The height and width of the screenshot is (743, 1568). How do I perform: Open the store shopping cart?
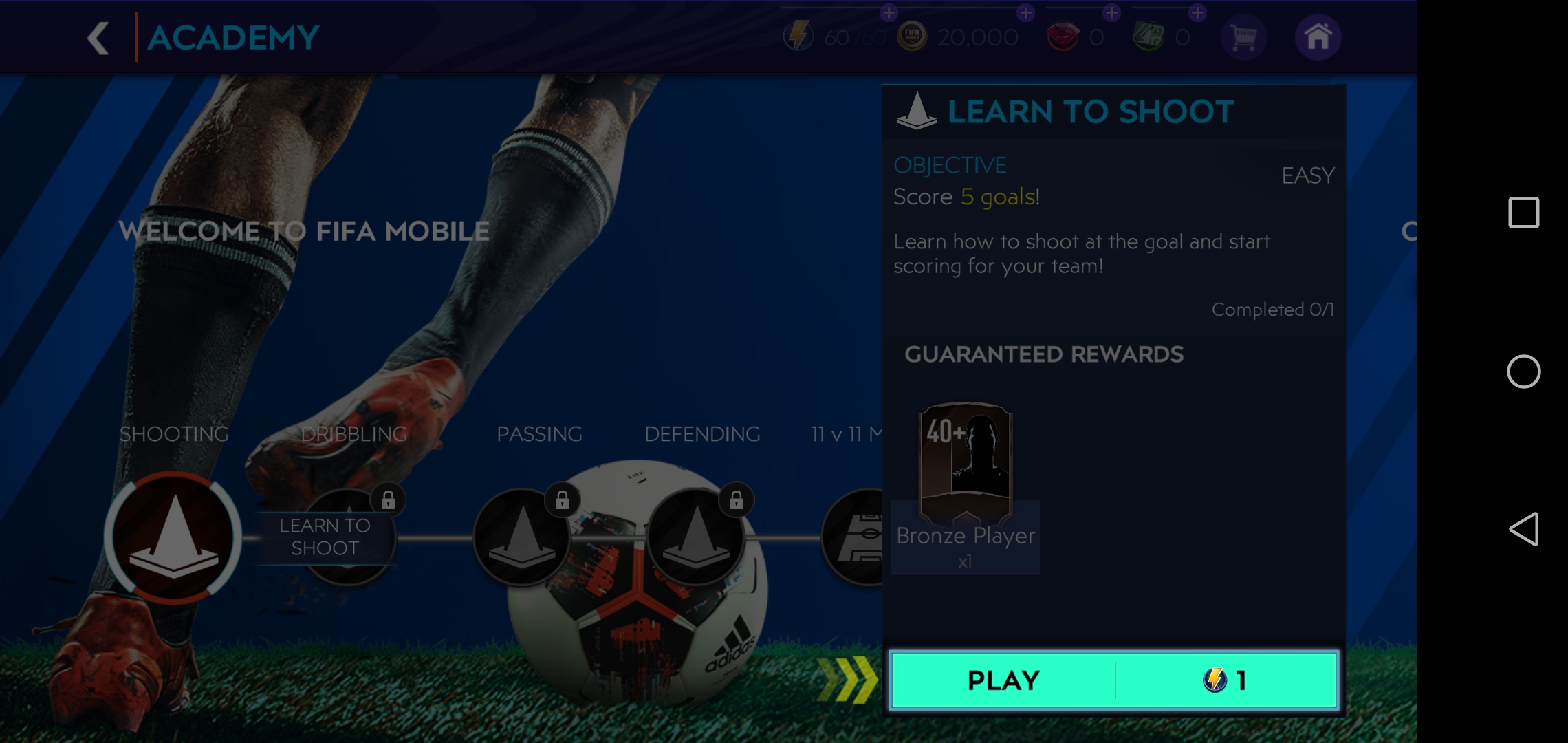1243,37
